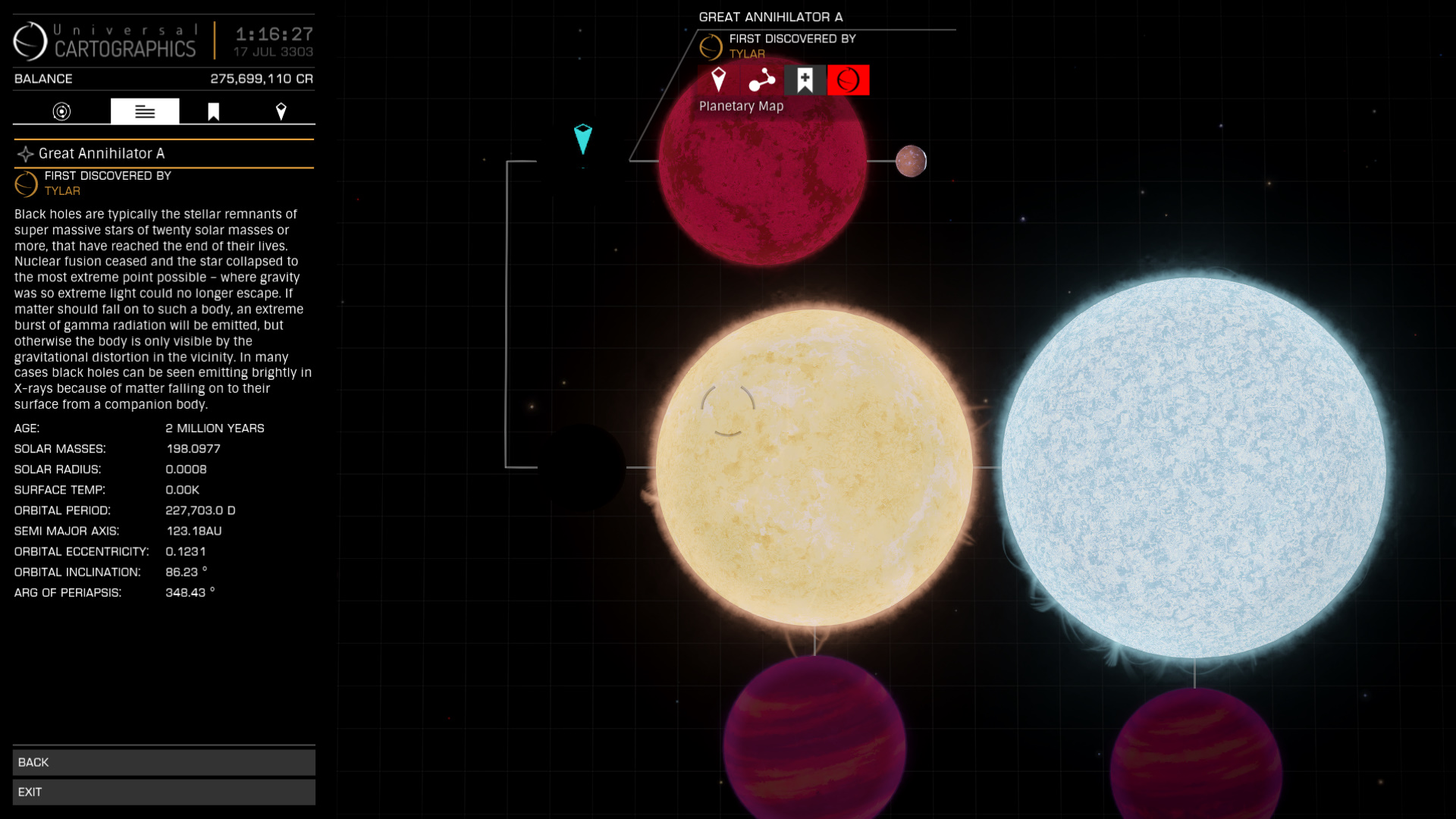
Task: Open the Planetary Map icon
Action: (848, 80)
